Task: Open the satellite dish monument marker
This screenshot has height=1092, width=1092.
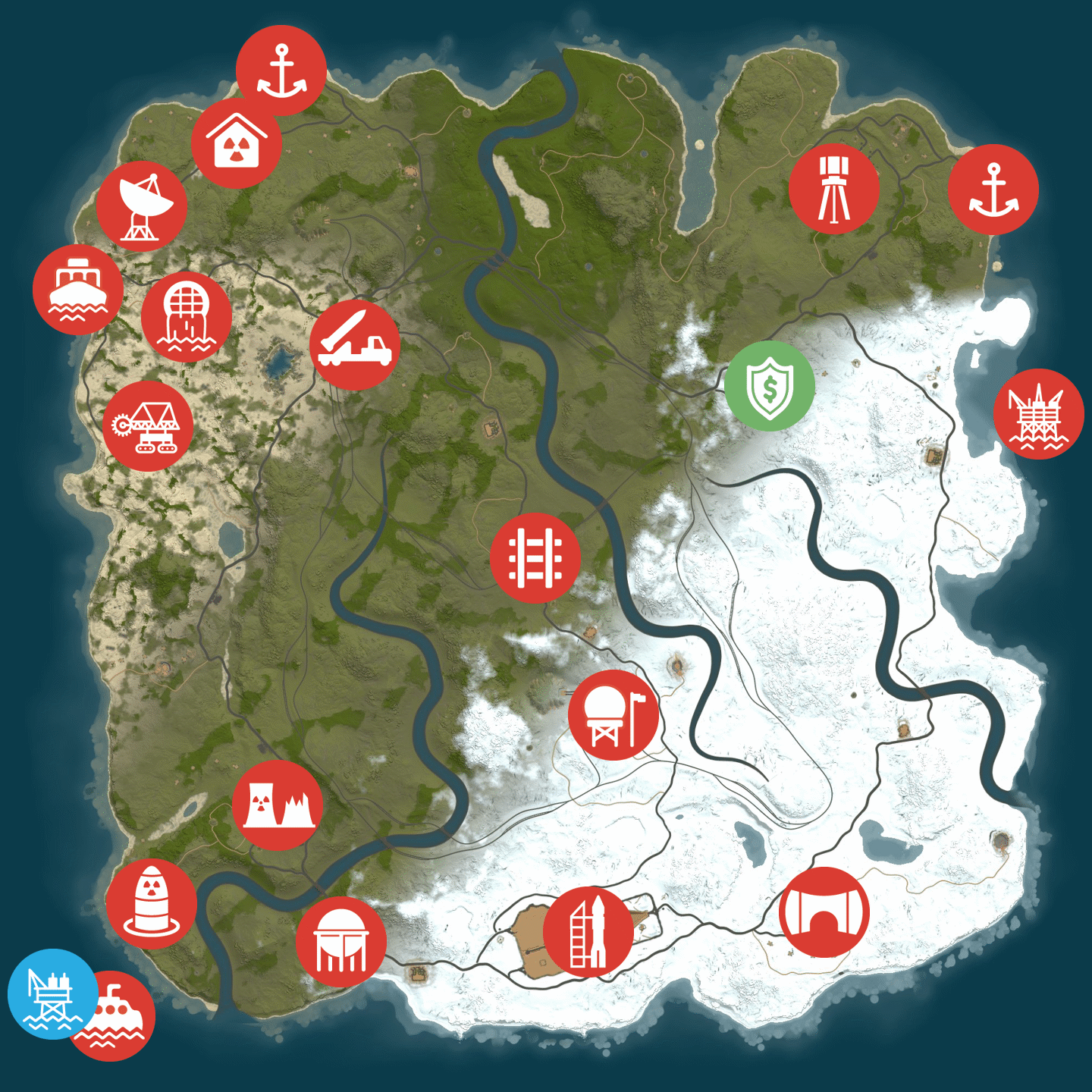Action: (144, 206)
